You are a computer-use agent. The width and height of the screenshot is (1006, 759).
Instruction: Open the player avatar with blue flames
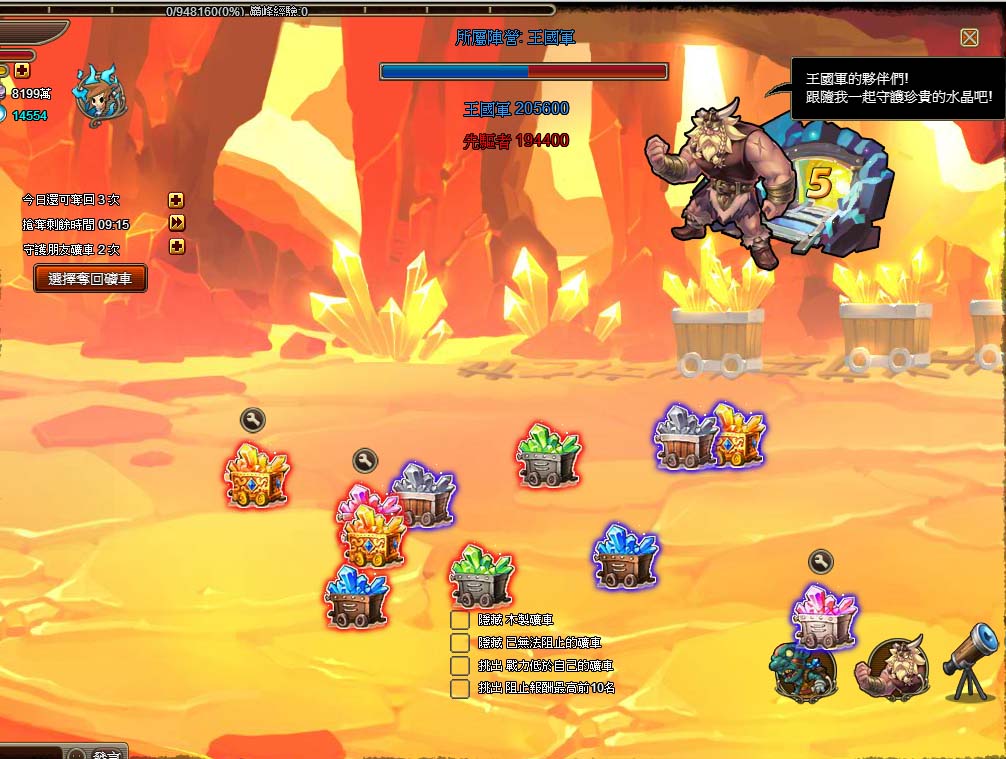coord(99,96)
